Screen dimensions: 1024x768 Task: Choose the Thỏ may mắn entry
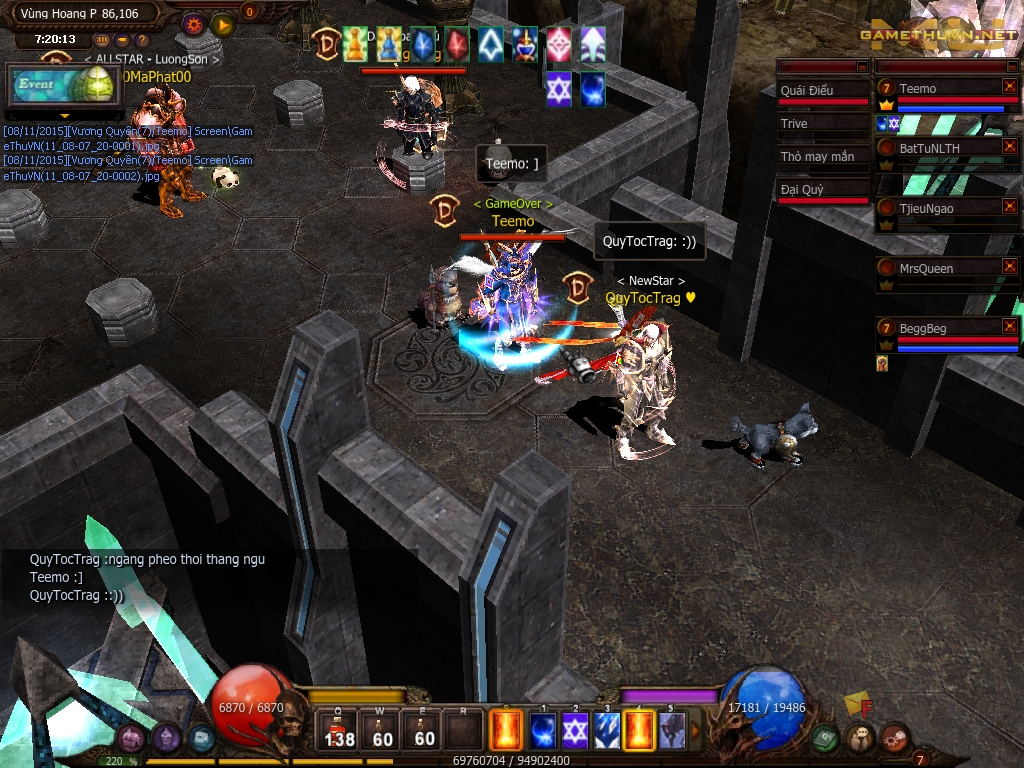click(823, 157)
